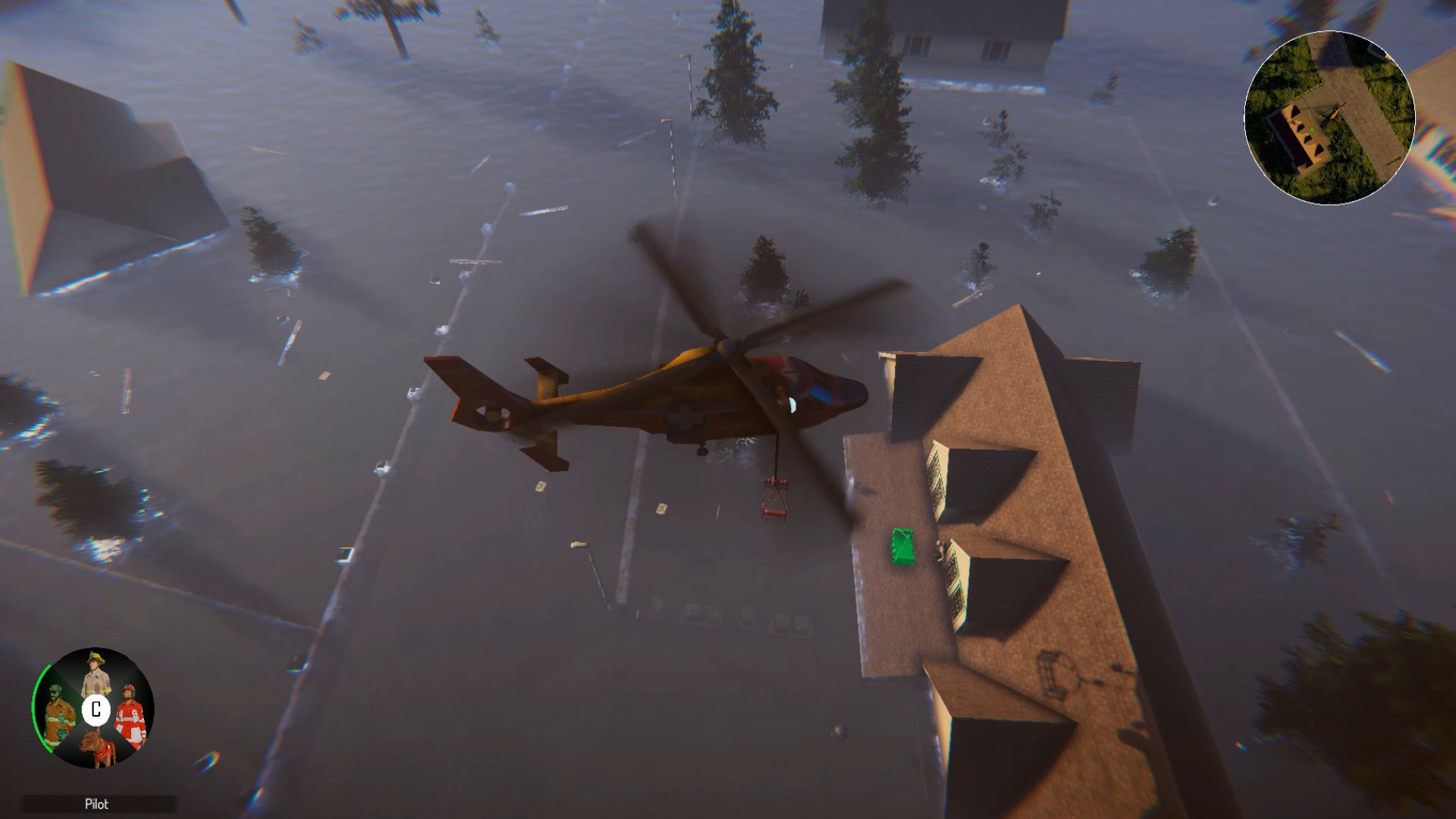Click the house rooftop shown in the minimap
The width and height of the screenshot is (1456, 819).
tap(1298, 135)
